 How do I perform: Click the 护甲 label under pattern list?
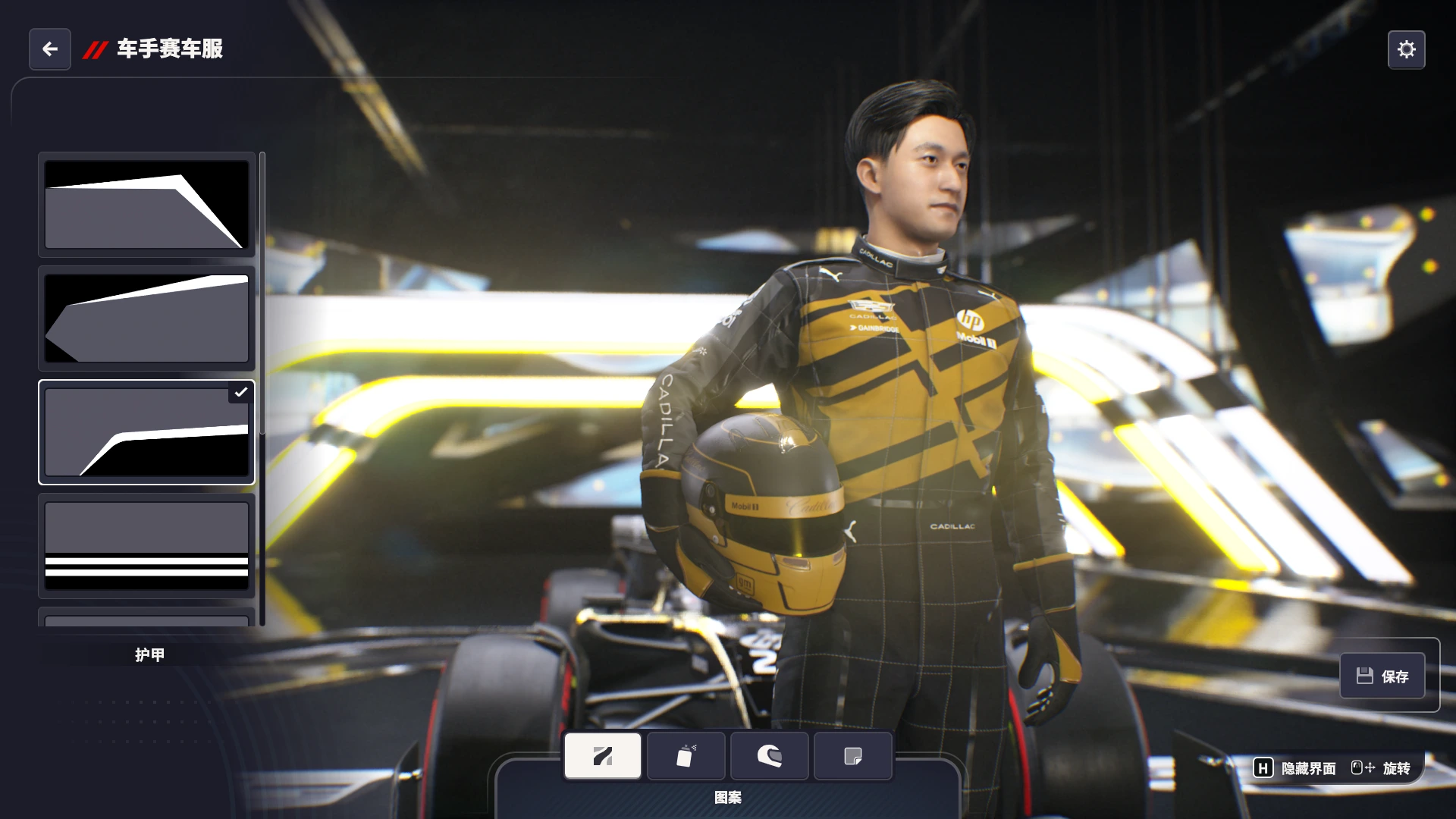click(149, 654)
